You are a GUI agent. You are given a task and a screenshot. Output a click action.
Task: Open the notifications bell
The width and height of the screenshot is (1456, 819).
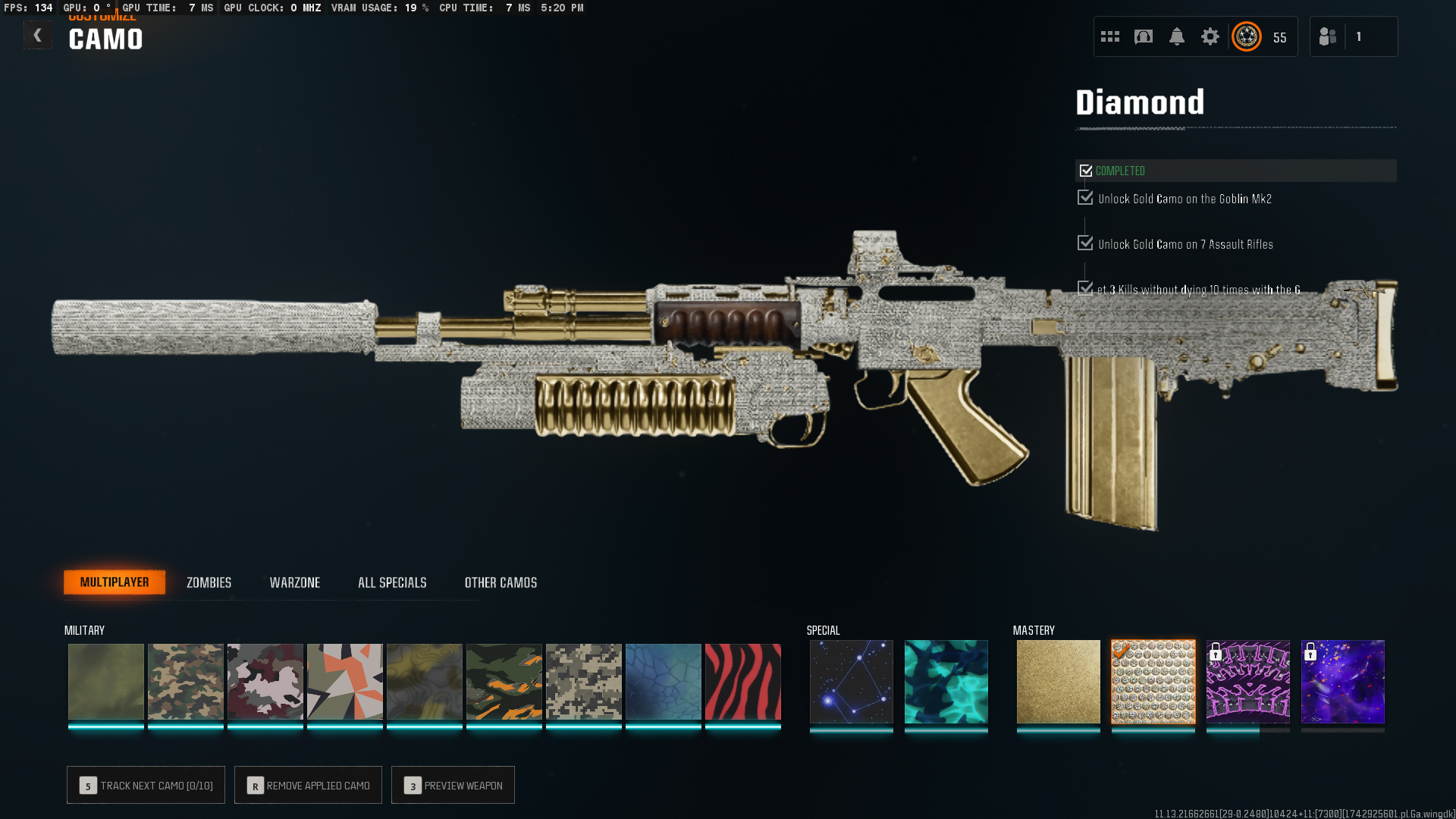(x=1176, y=36)
